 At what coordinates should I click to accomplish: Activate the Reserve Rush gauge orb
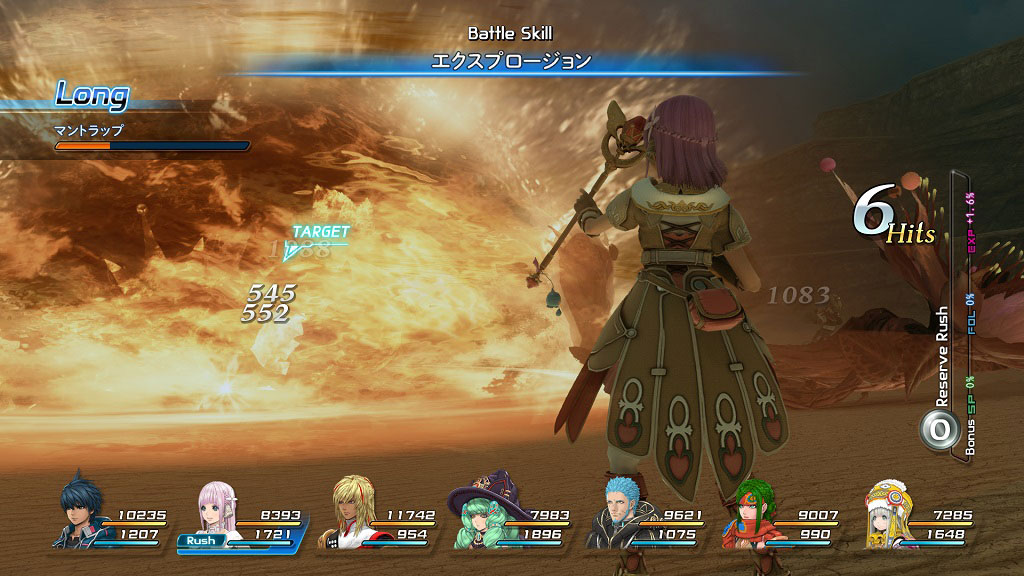939,429
